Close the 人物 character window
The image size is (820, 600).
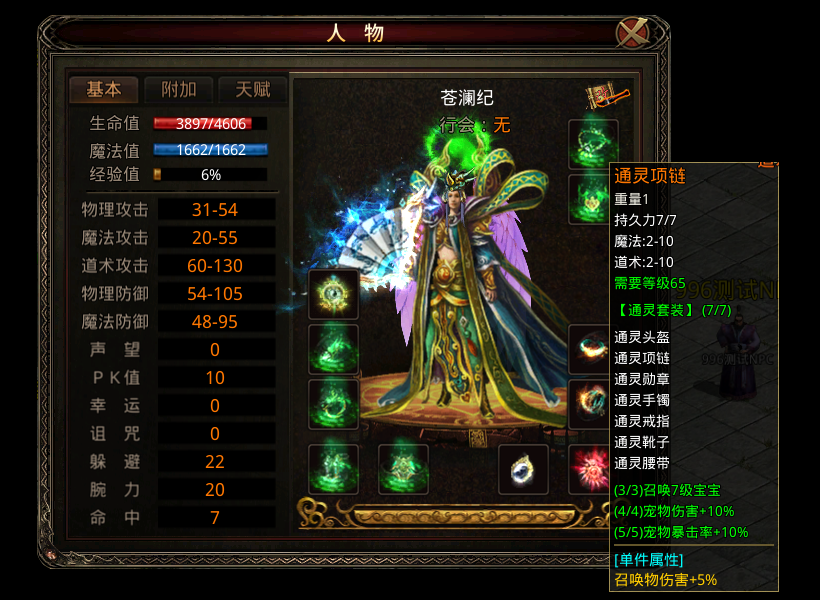[632, 33]
